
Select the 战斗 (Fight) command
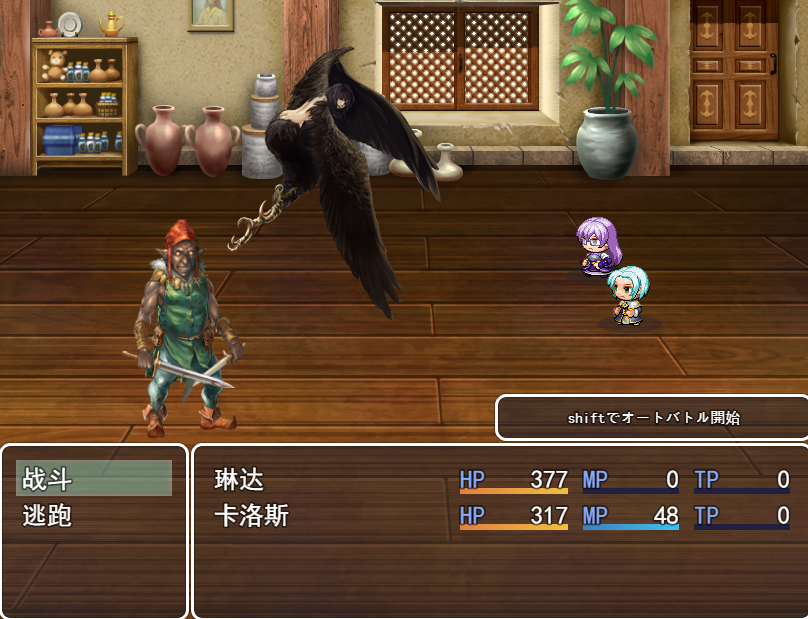(94, 479)
